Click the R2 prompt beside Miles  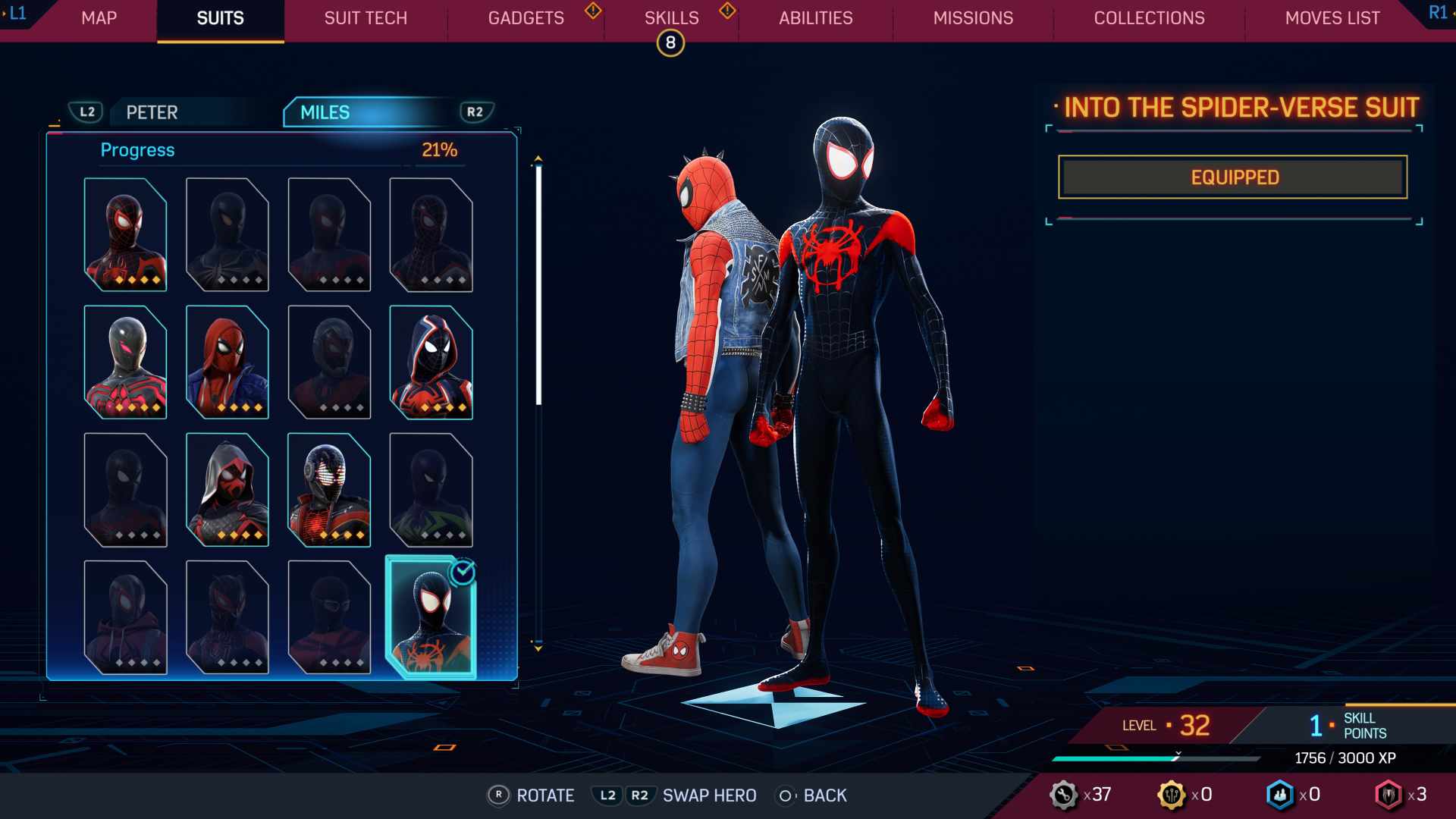(x=475, y=111)
